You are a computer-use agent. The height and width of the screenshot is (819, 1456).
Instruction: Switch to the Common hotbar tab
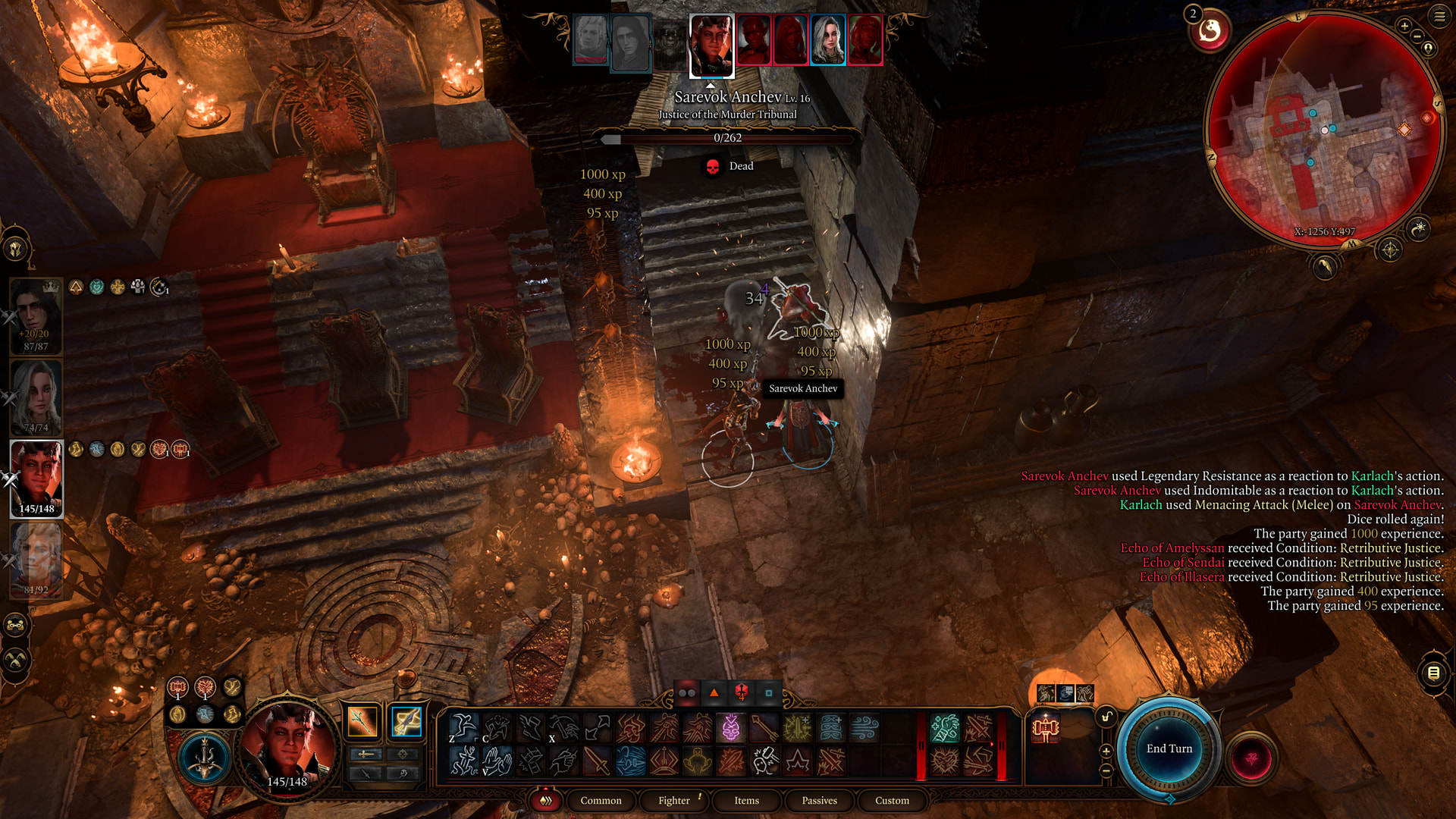[x=601, y=800]
